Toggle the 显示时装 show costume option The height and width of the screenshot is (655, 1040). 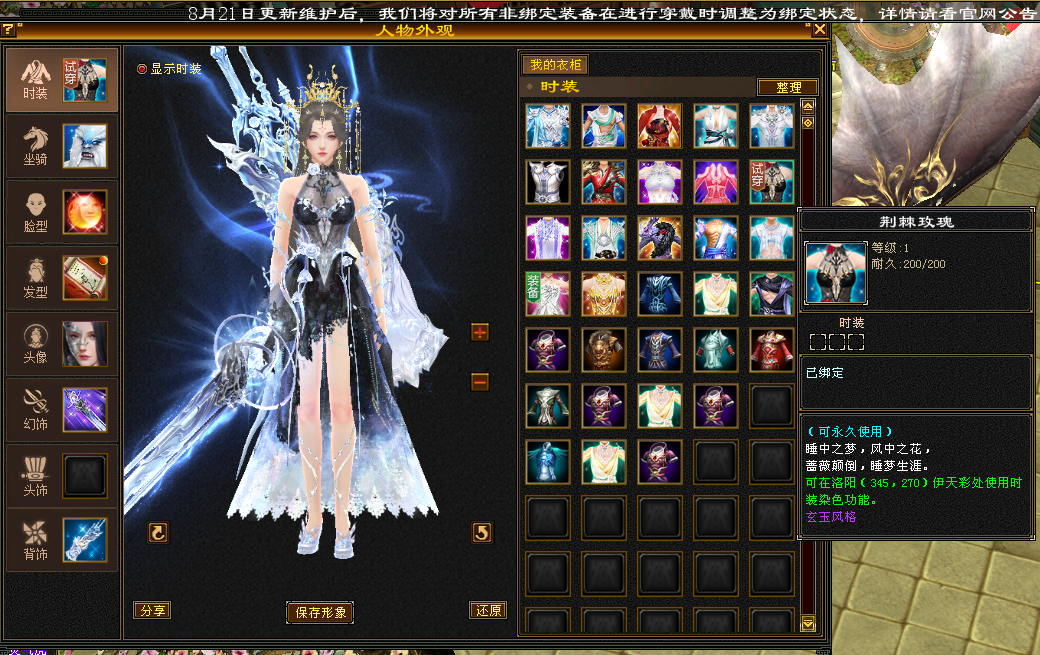142,69
